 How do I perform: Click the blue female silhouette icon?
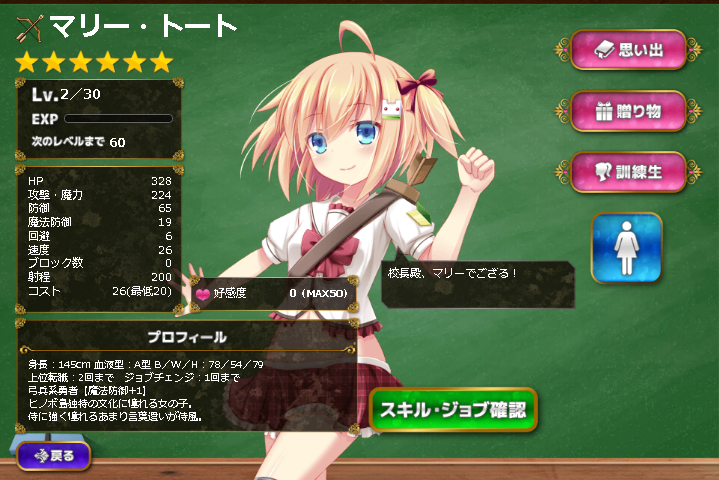[626, 247]
